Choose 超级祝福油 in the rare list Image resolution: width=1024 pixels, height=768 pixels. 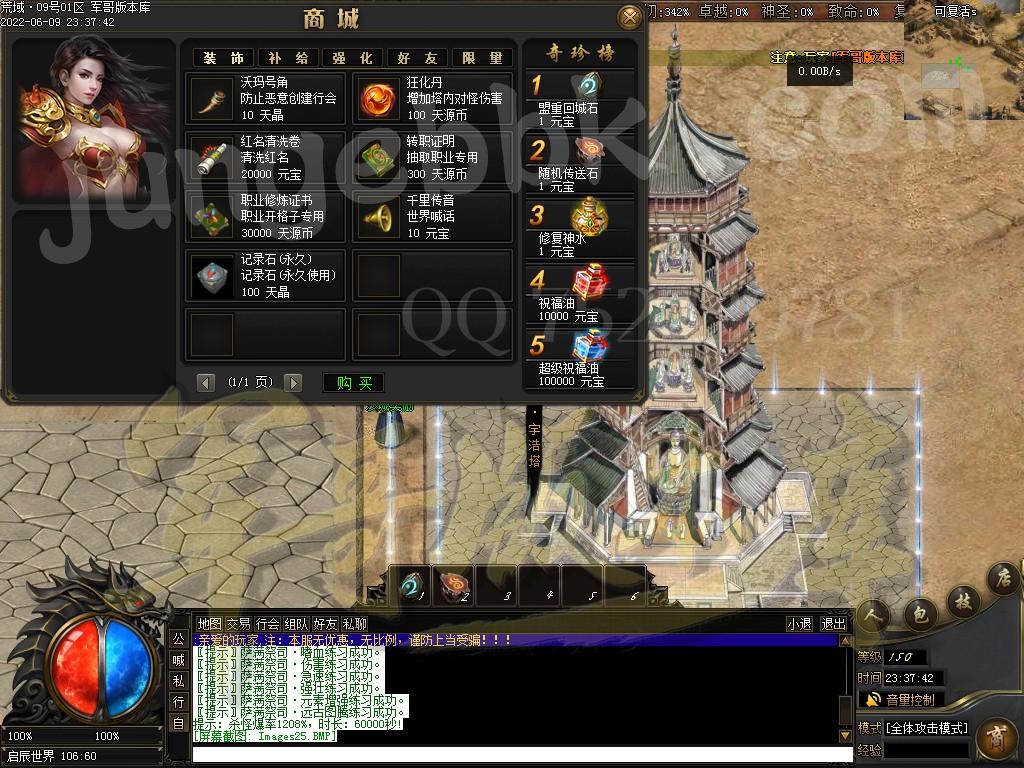tap(581, 358)
